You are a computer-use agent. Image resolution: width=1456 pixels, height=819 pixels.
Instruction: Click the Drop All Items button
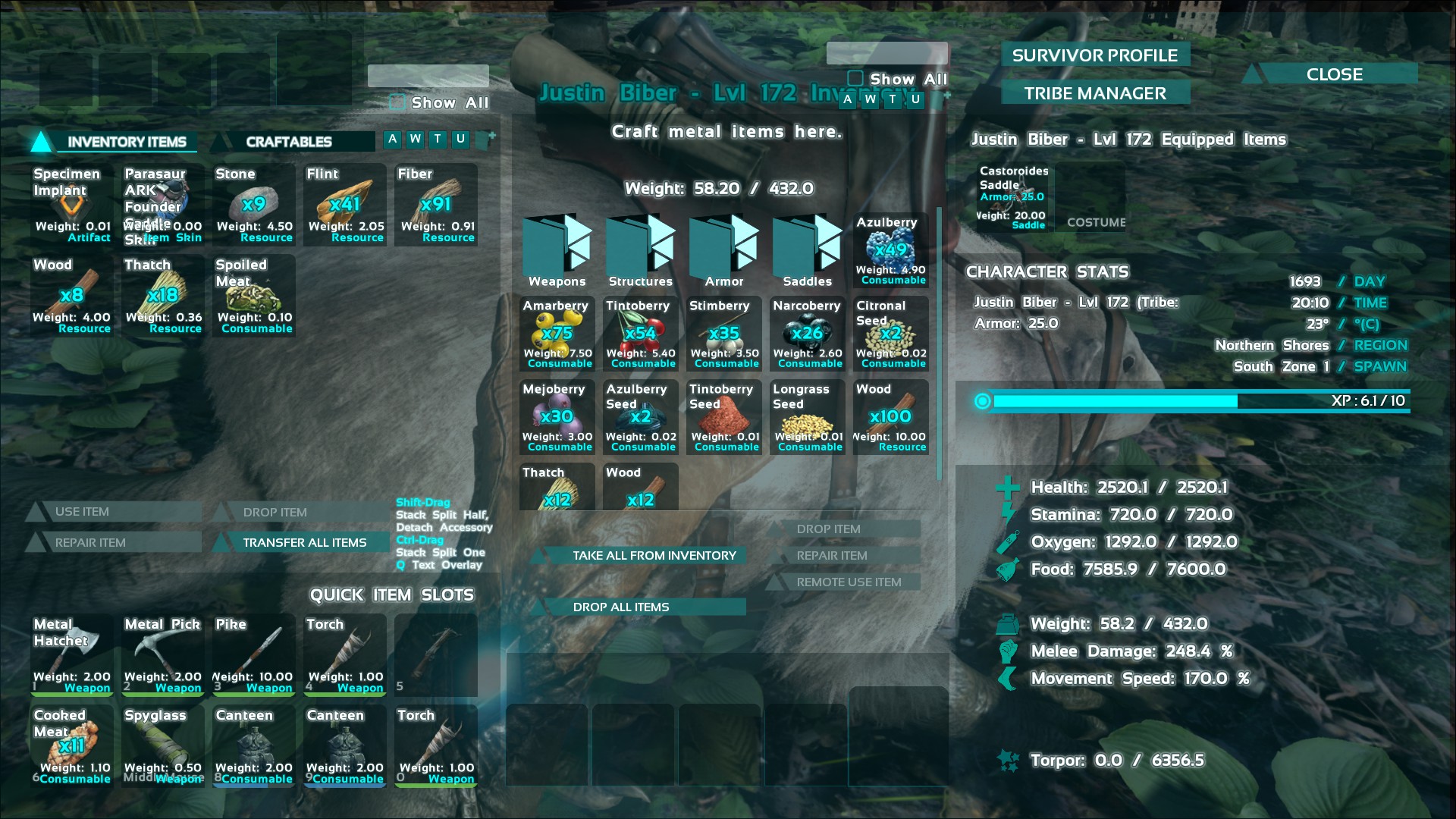pyautogui.click(x=621, y=607)
